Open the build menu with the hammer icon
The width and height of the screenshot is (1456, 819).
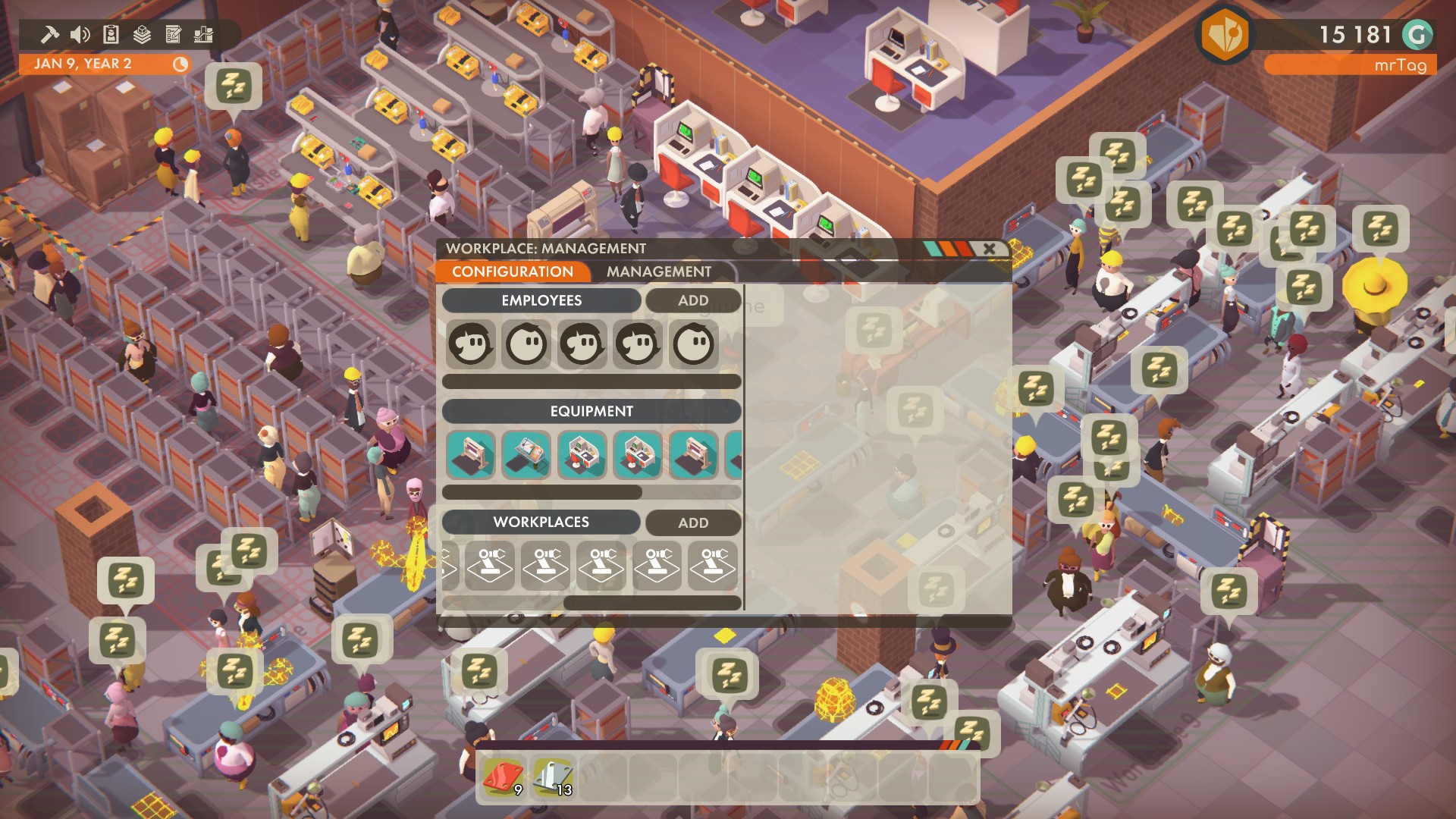pos(51,33)
